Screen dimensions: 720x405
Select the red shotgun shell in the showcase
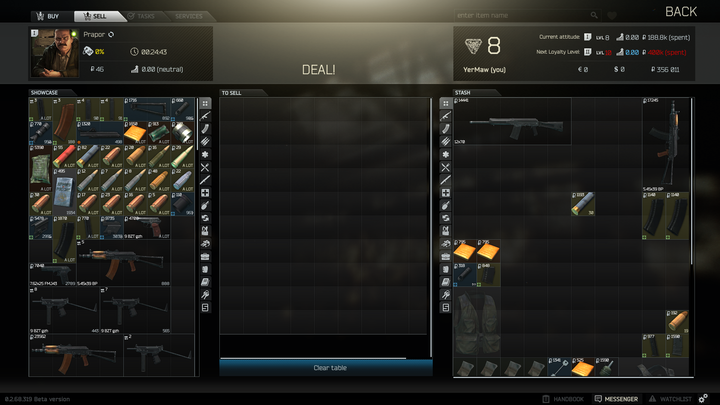tap(63, 155)
